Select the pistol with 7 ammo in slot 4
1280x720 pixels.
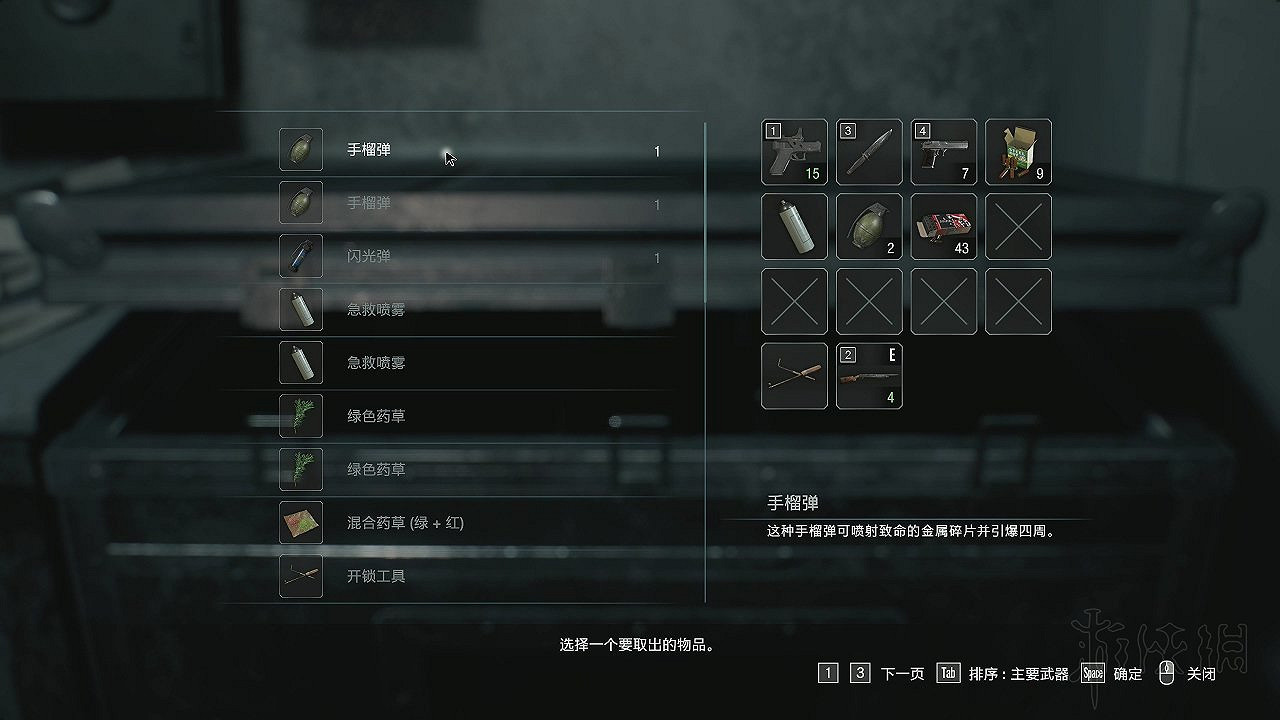click(943, 152)
